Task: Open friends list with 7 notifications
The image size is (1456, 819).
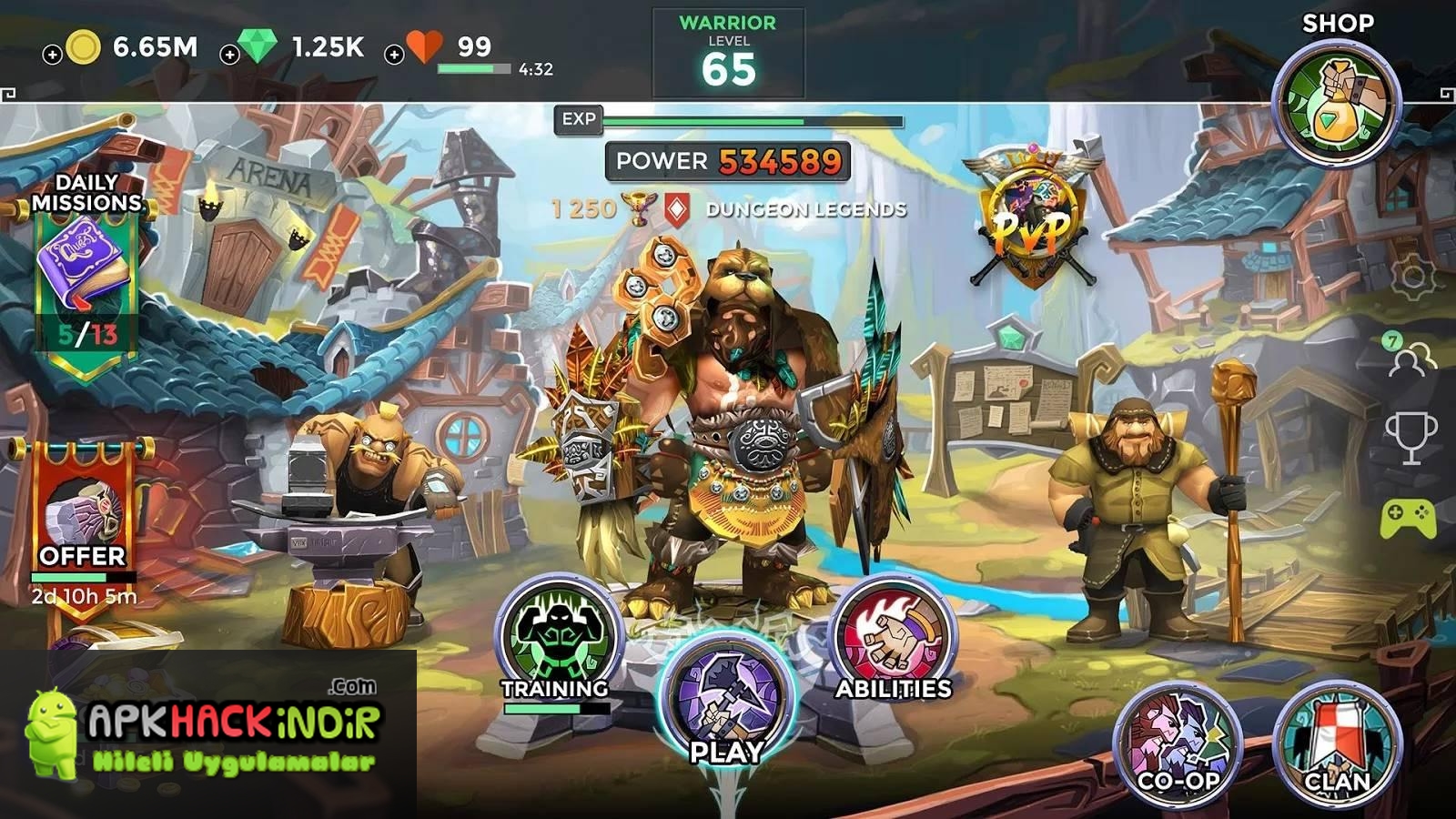Action: coord(1410,358)
